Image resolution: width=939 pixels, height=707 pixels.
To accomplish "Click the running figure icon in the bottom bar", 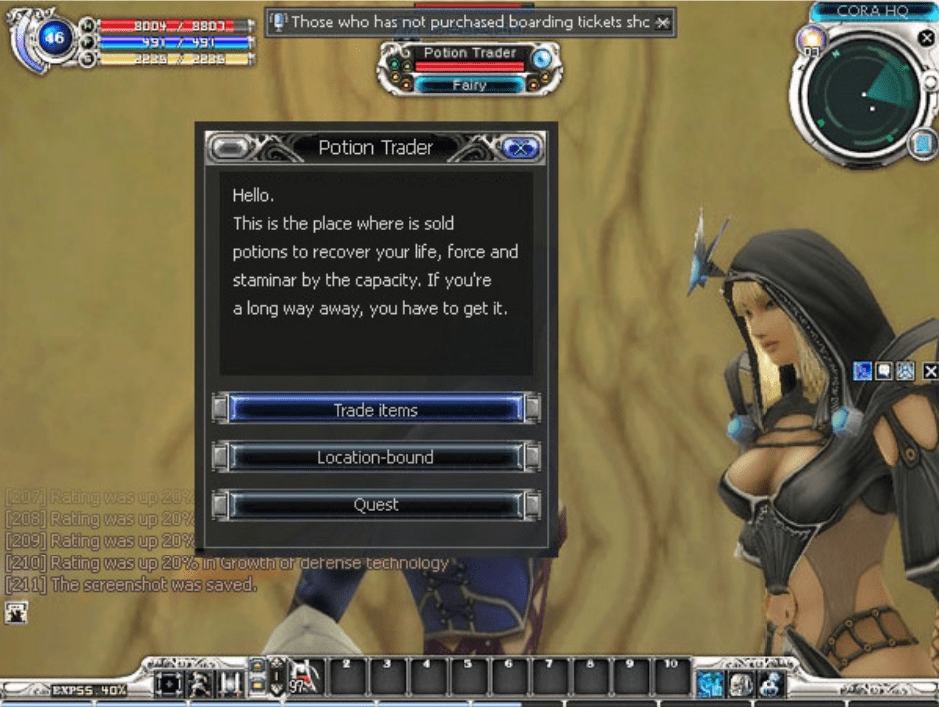I will [x=200, y=683].
